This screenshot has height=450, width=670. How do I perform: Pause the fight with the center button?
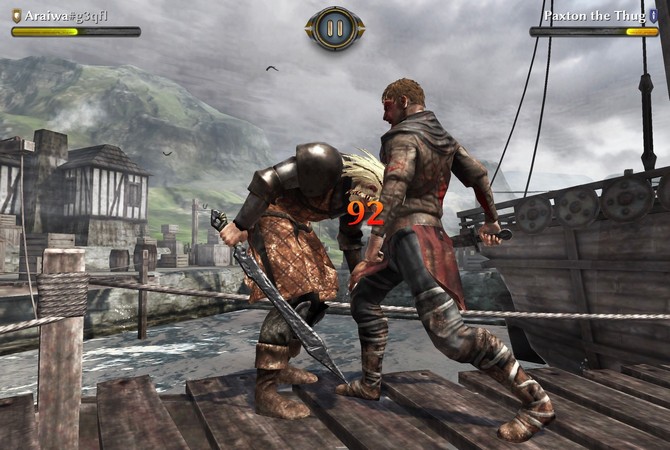coord(335,28)
